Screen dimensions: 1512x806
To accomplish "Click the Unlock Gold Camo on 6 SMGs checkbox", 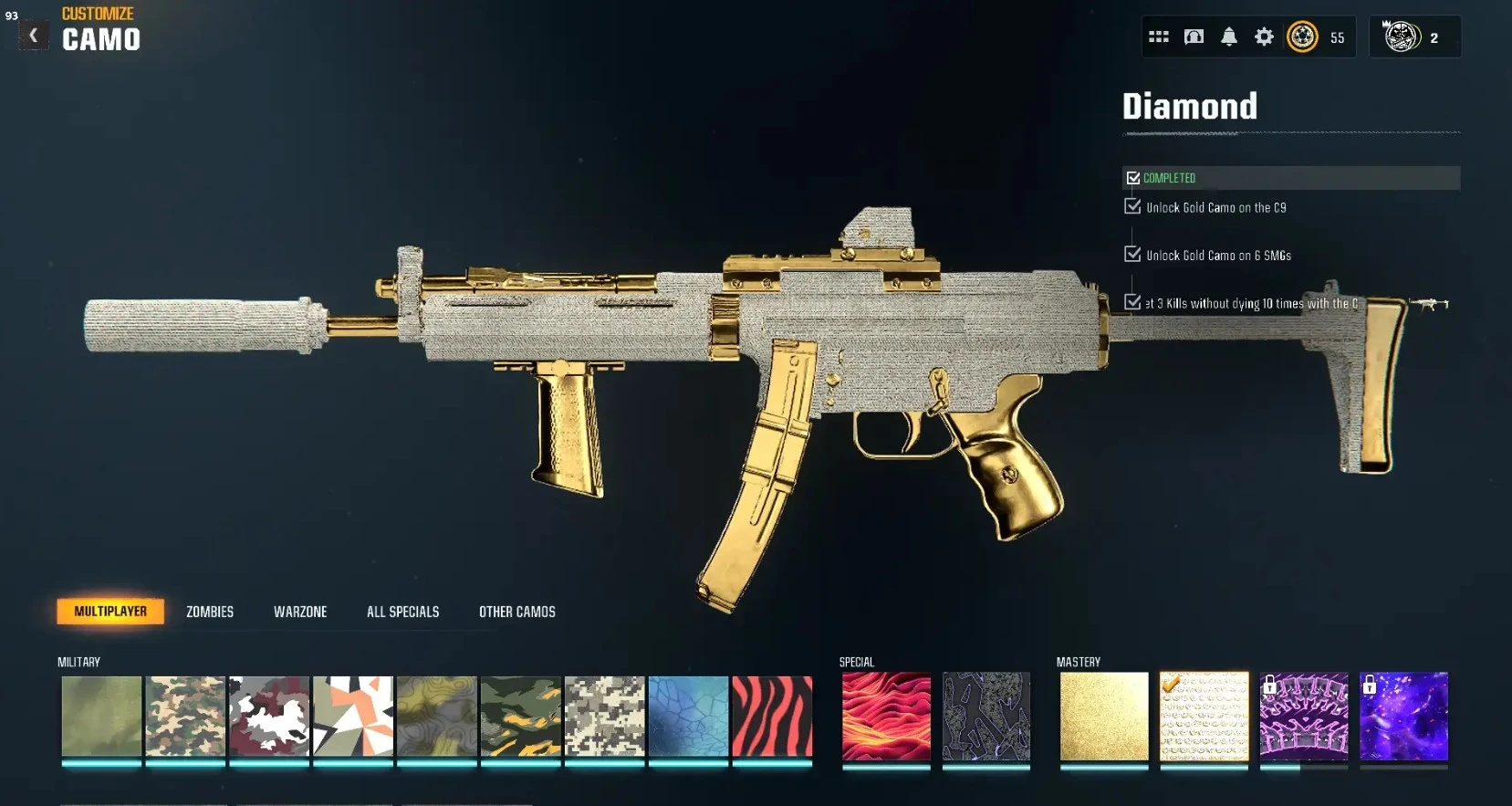I will [1131, 255].
